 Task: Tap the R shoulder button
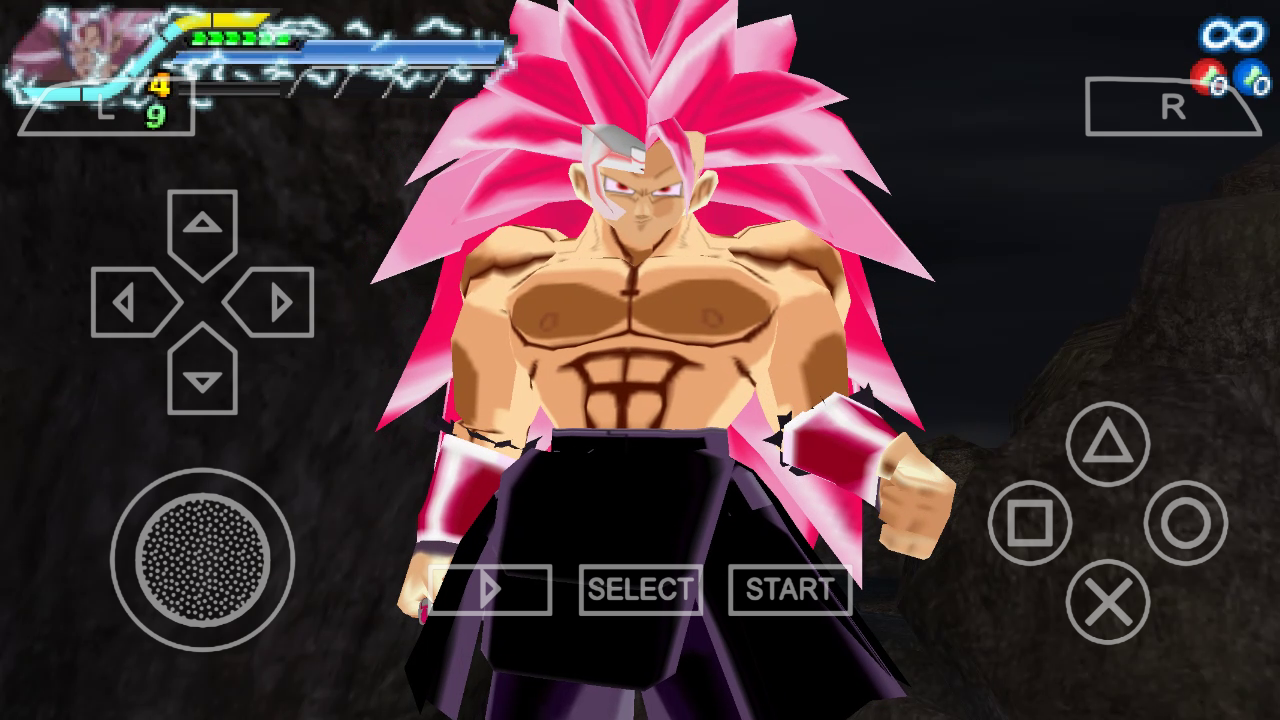tap(1174, 107)
